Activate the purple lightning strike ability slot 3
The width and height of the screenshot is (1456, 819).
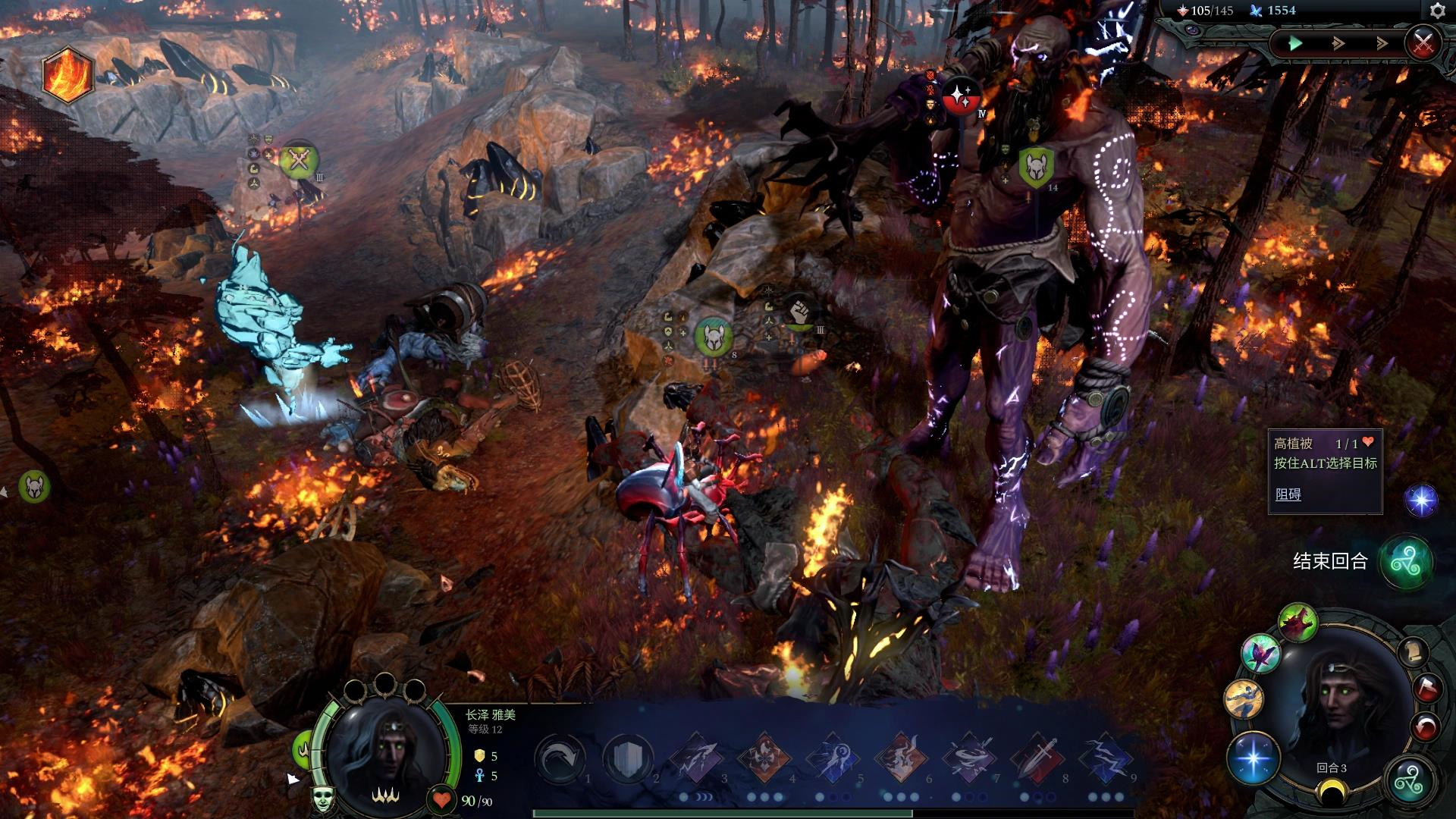click(696, 758)
